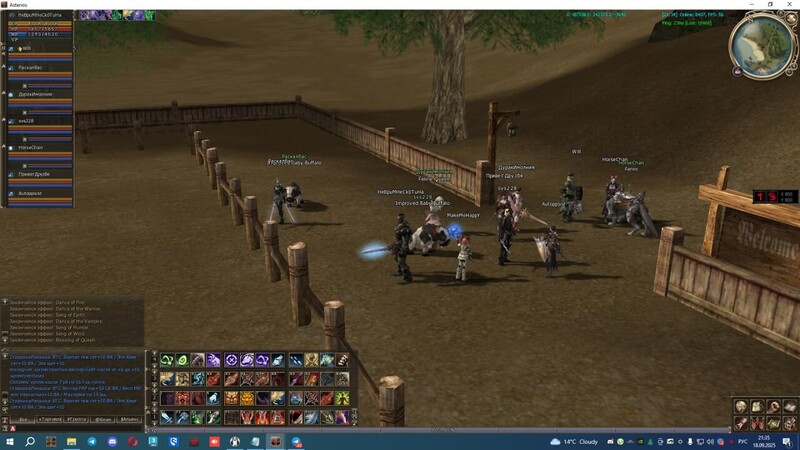
Task: Switch to the Все chat tab
Action: pos(22,420)
